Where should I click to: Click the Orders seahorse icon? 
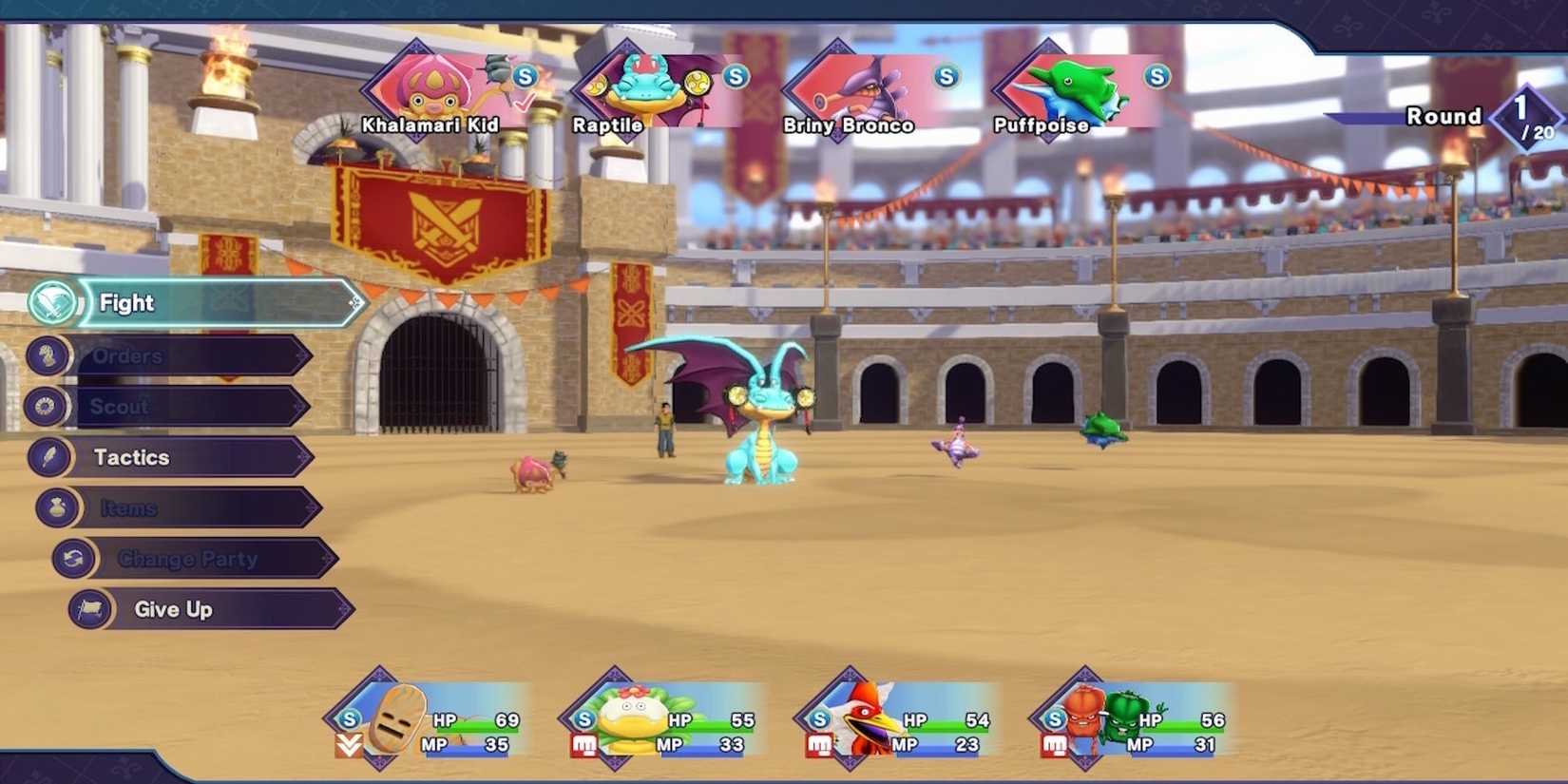(x=48, y=355)
